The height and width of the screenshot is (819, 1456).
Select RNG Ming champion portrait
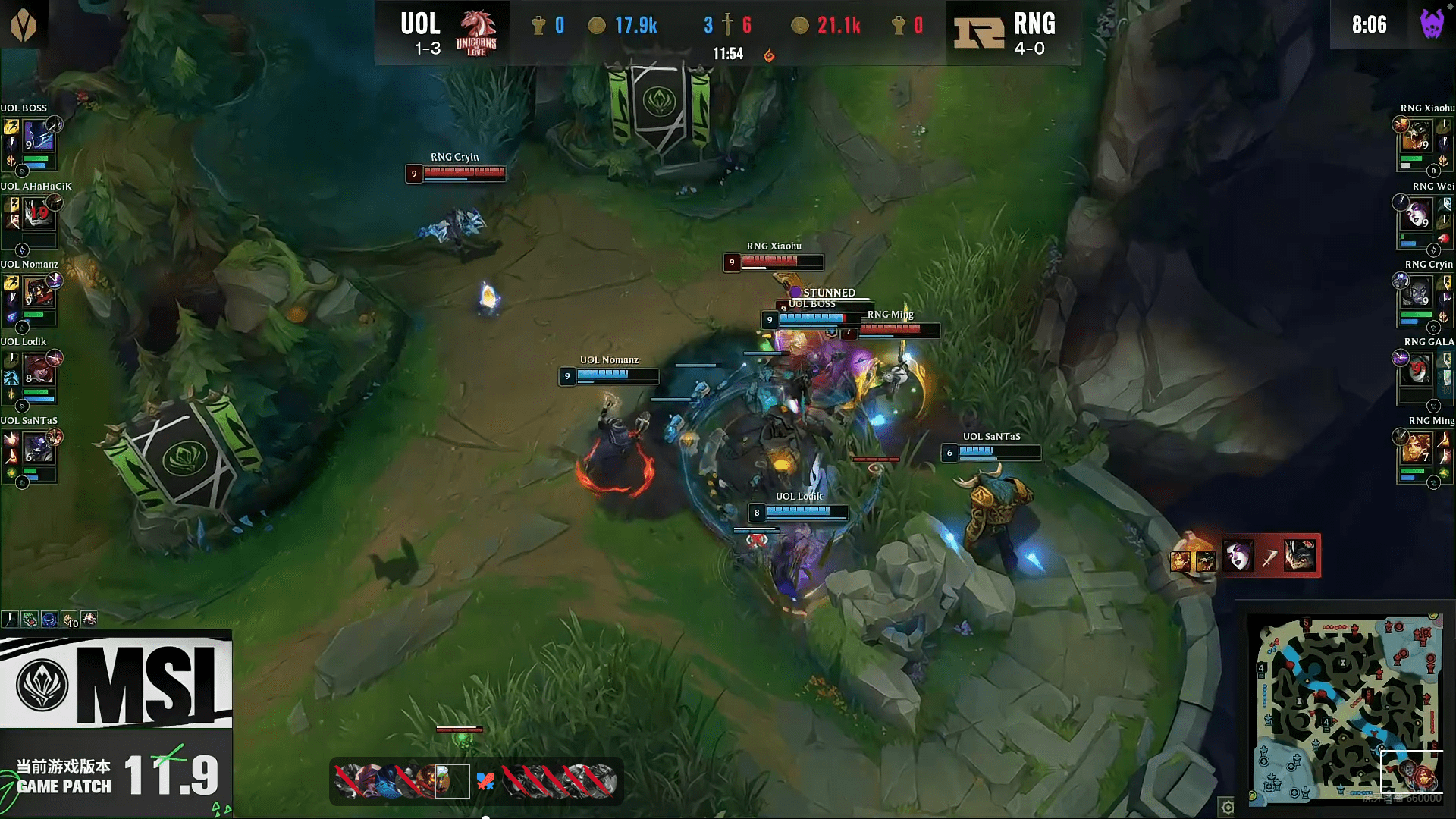1416,449
